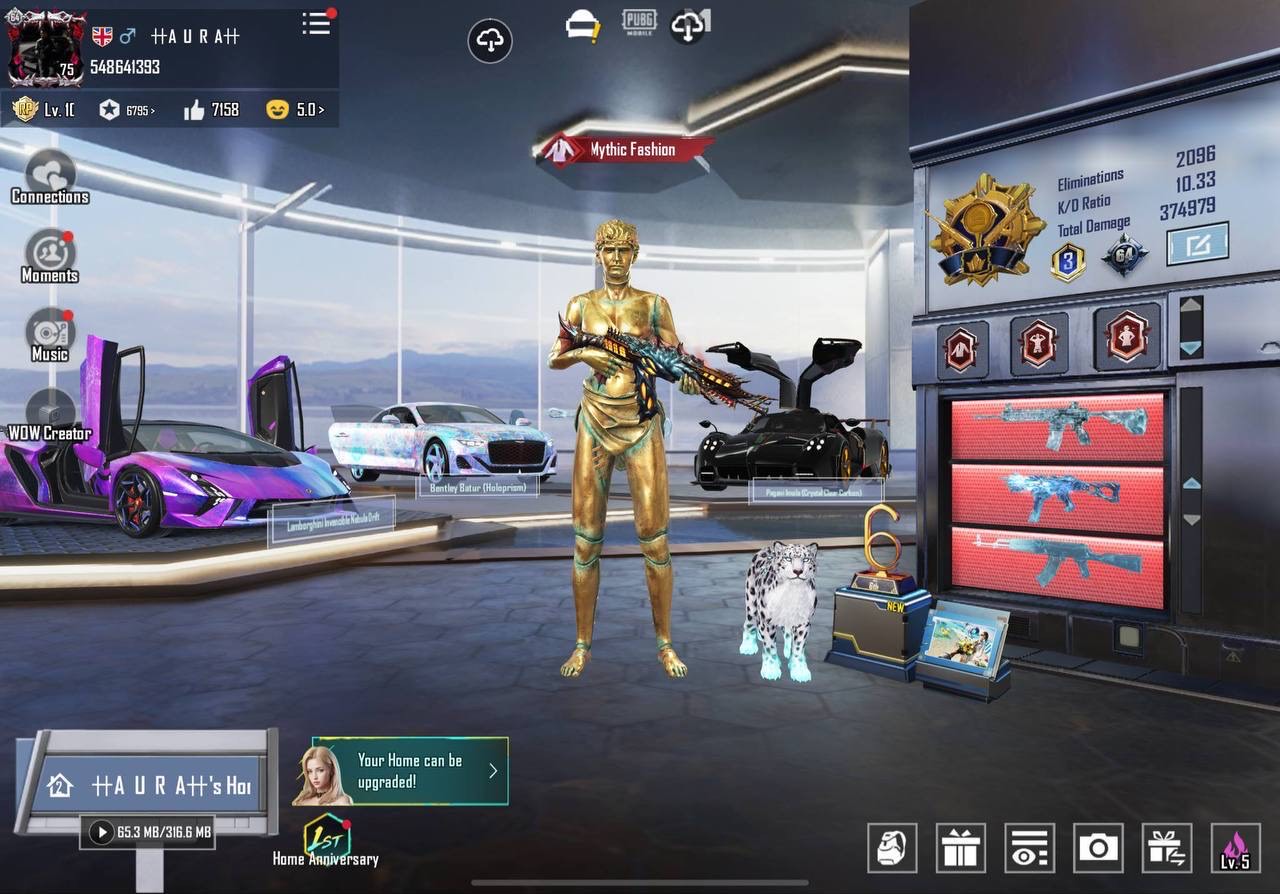
Task: Open the backpack inventory icon
Action: click(x=892, y=848)
